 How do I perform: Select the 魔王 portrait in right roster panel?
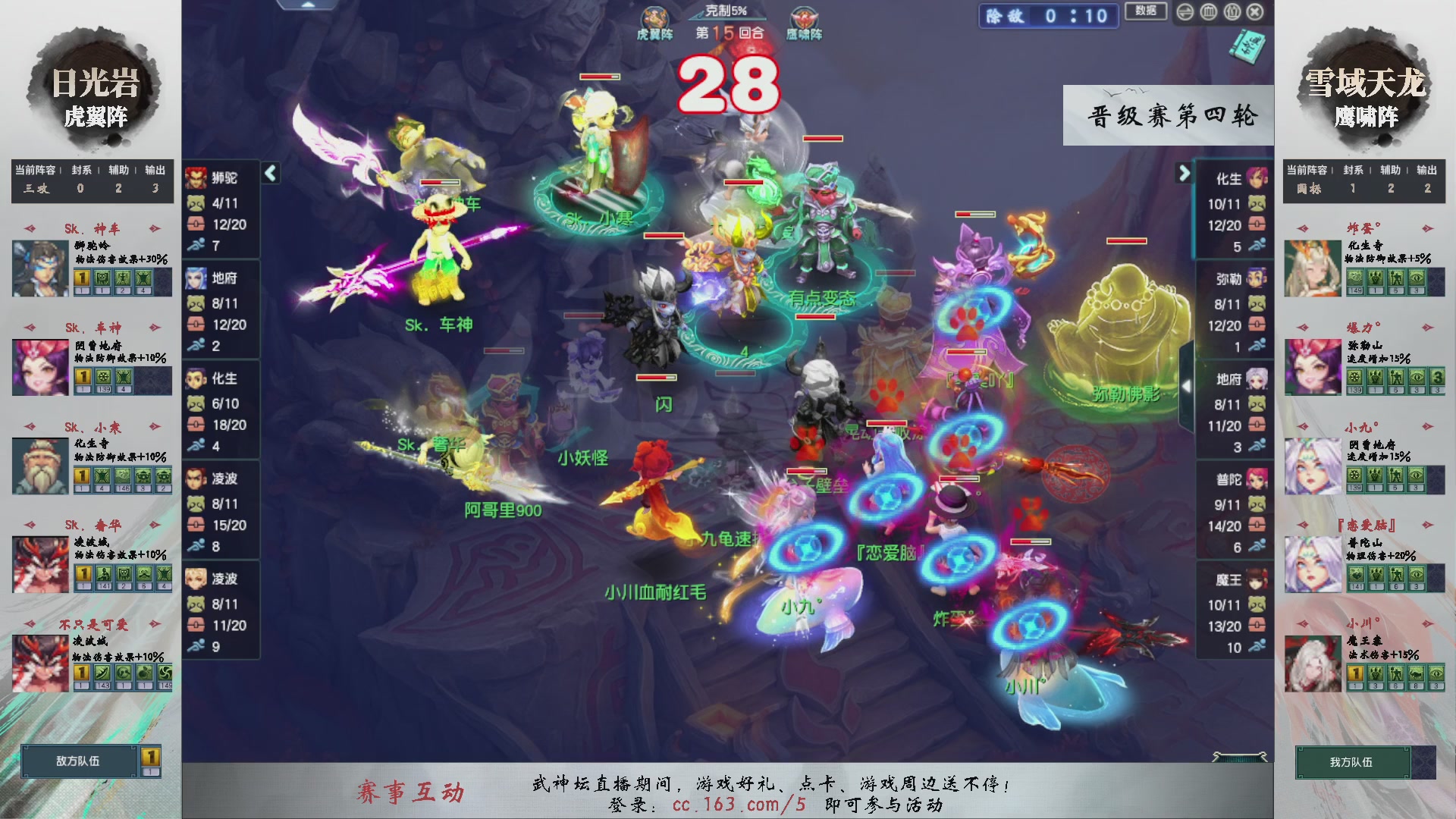[1255, 580]
